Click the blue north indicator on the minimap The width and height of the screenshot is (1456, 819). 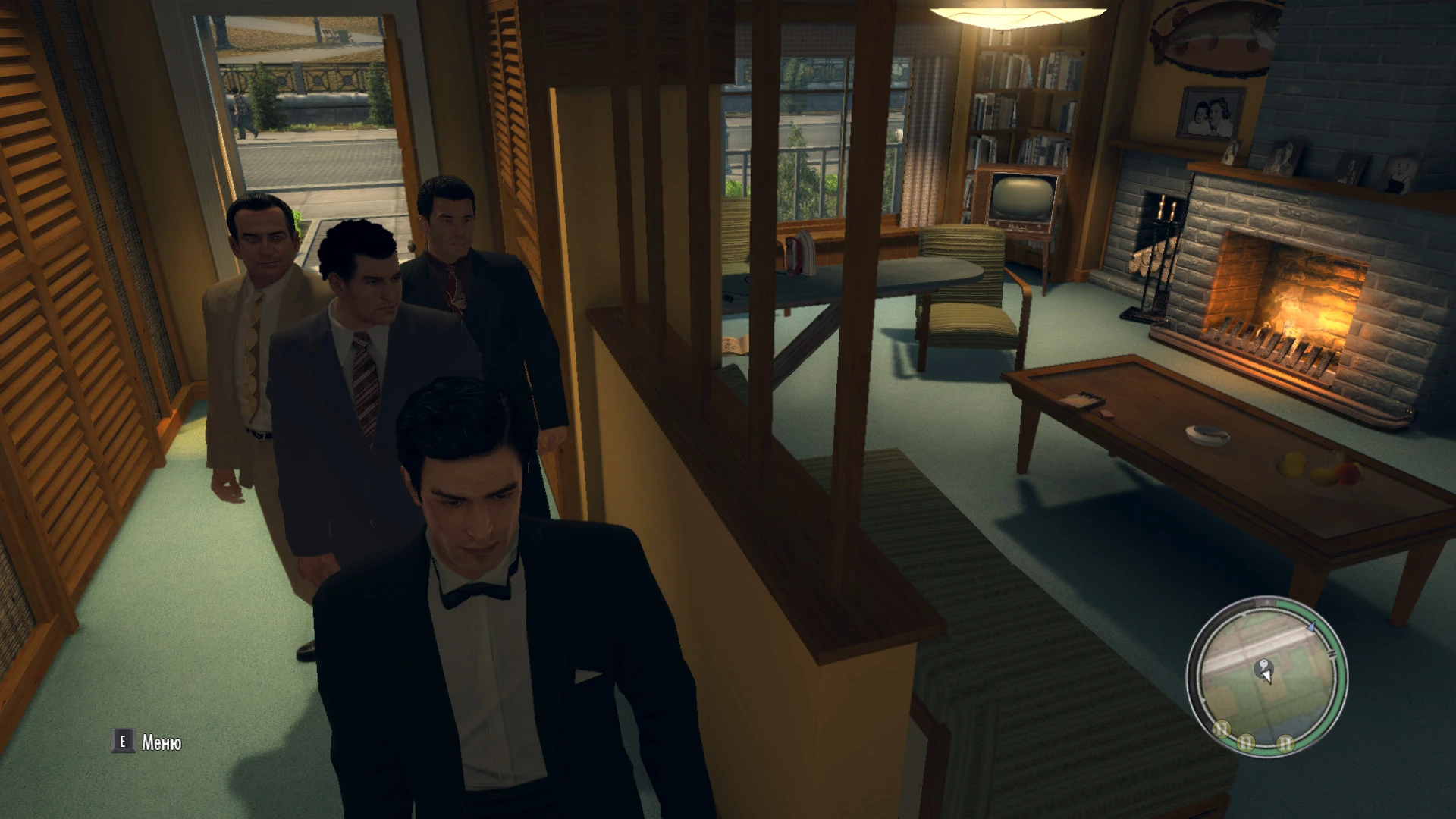[x=1311, y=627]
